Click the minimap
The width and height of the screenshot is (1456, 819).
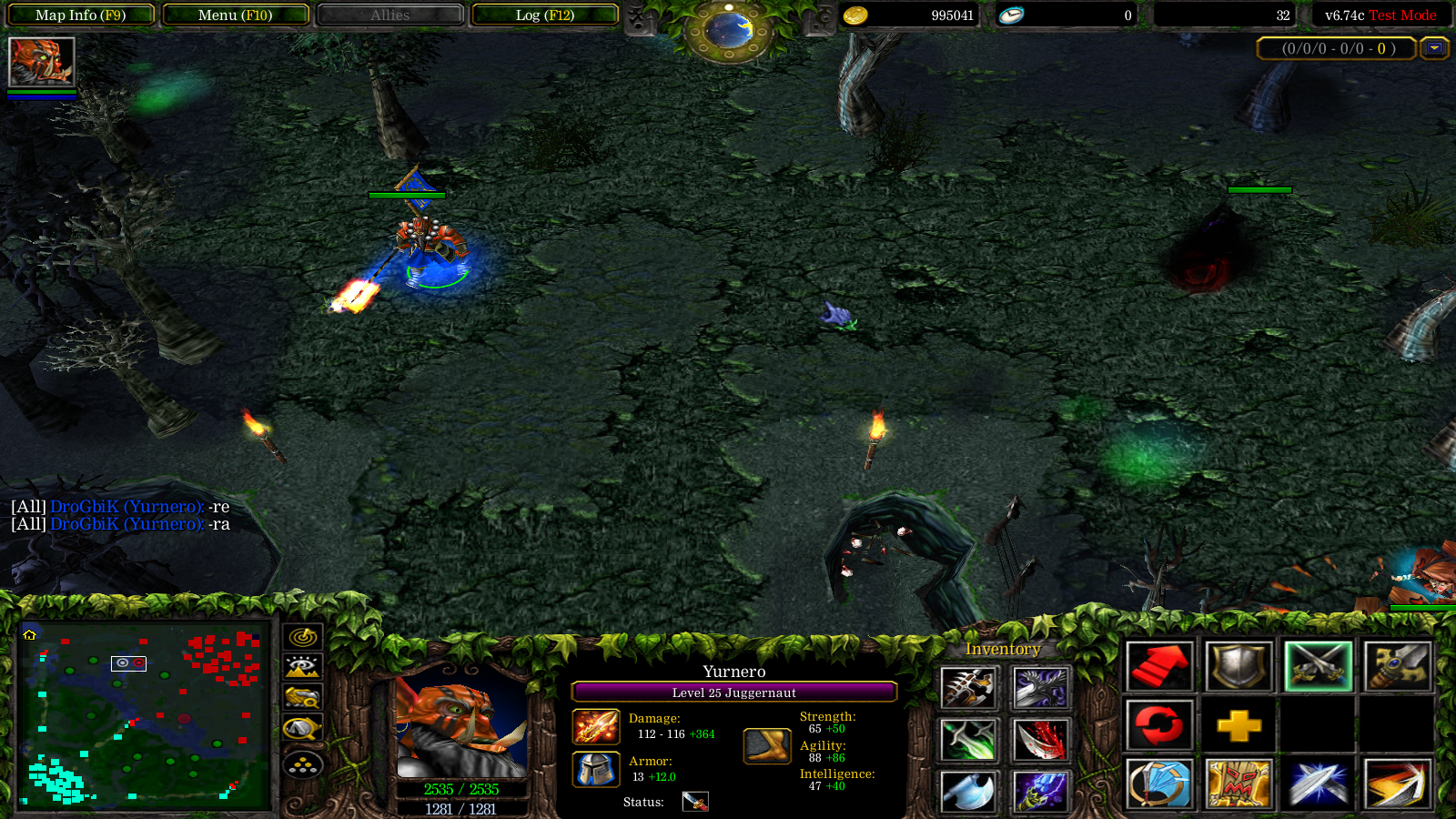click(x=144, y=714)
